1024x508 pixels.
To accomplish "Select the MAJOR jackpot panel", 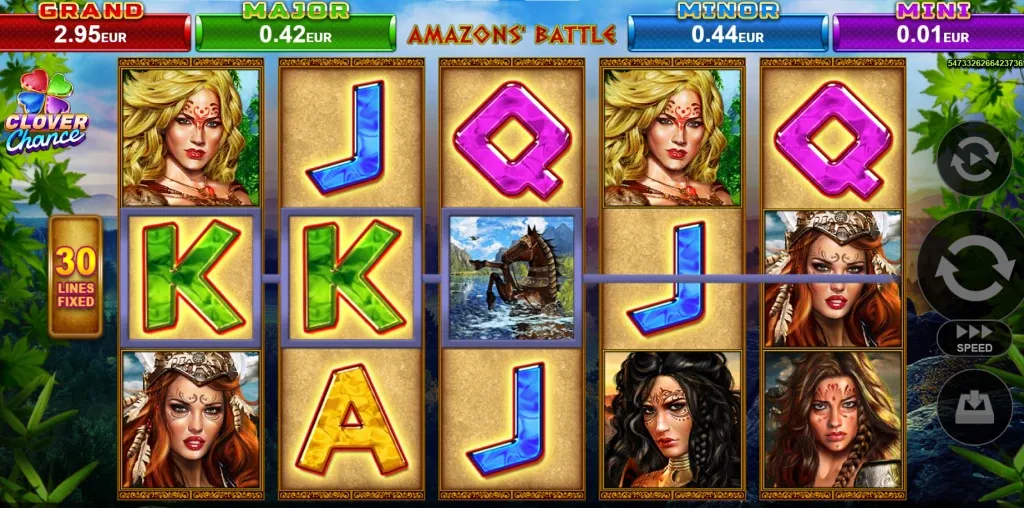I will point(296,29).
